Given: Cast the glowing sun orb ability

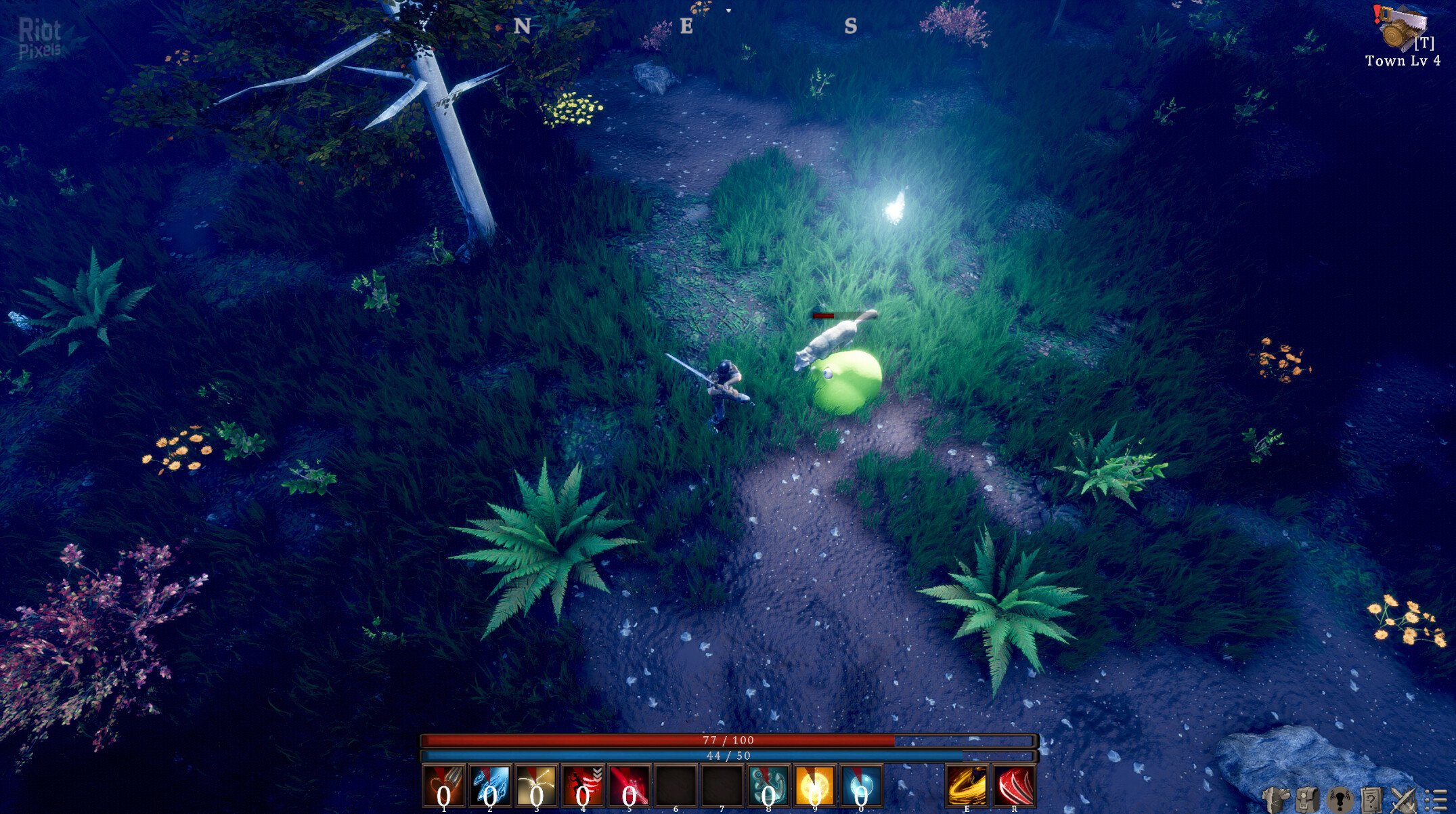Looking at the screenshot, I should pos(815,786).
